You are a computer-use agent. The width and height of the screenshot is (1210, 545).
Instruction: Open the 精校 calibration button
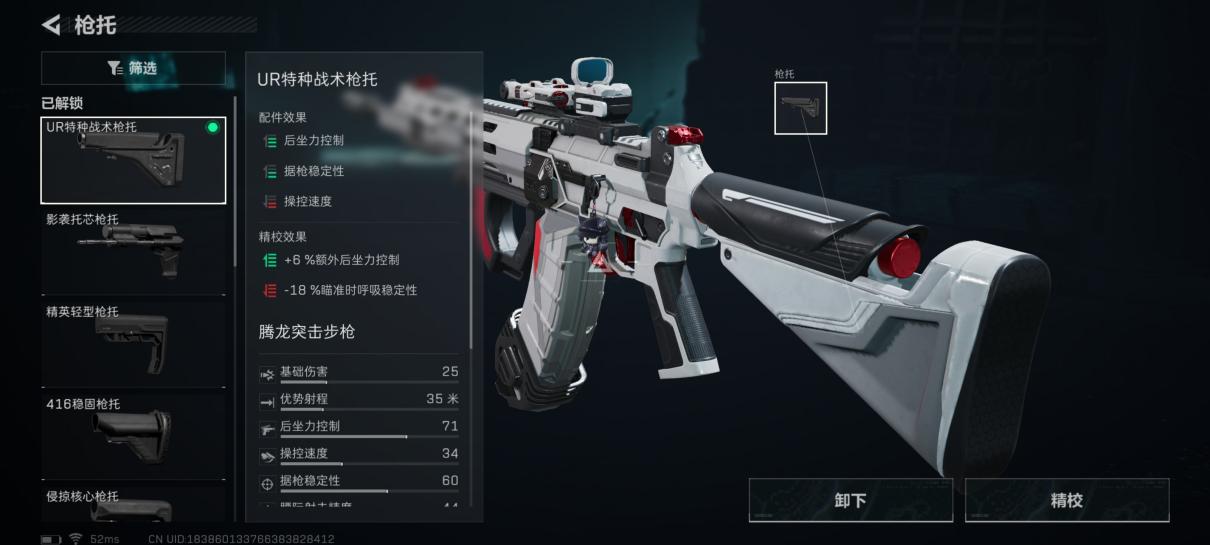(1066, 500)
